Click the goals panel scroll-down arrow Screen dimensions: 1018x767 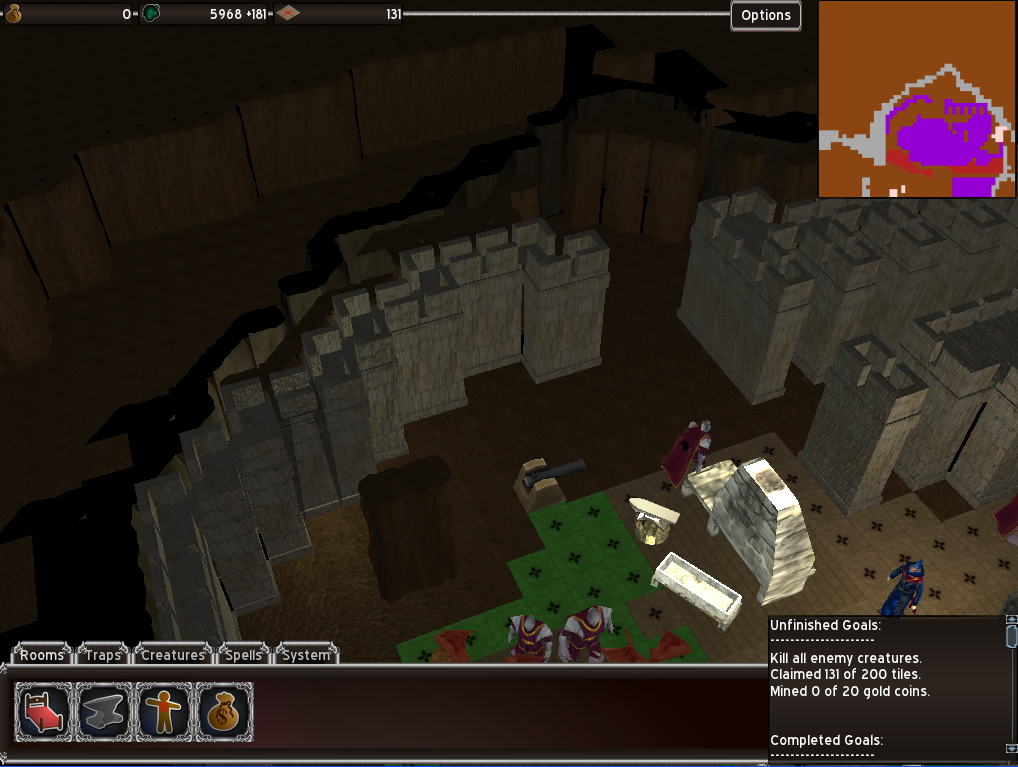[1011, 748]
